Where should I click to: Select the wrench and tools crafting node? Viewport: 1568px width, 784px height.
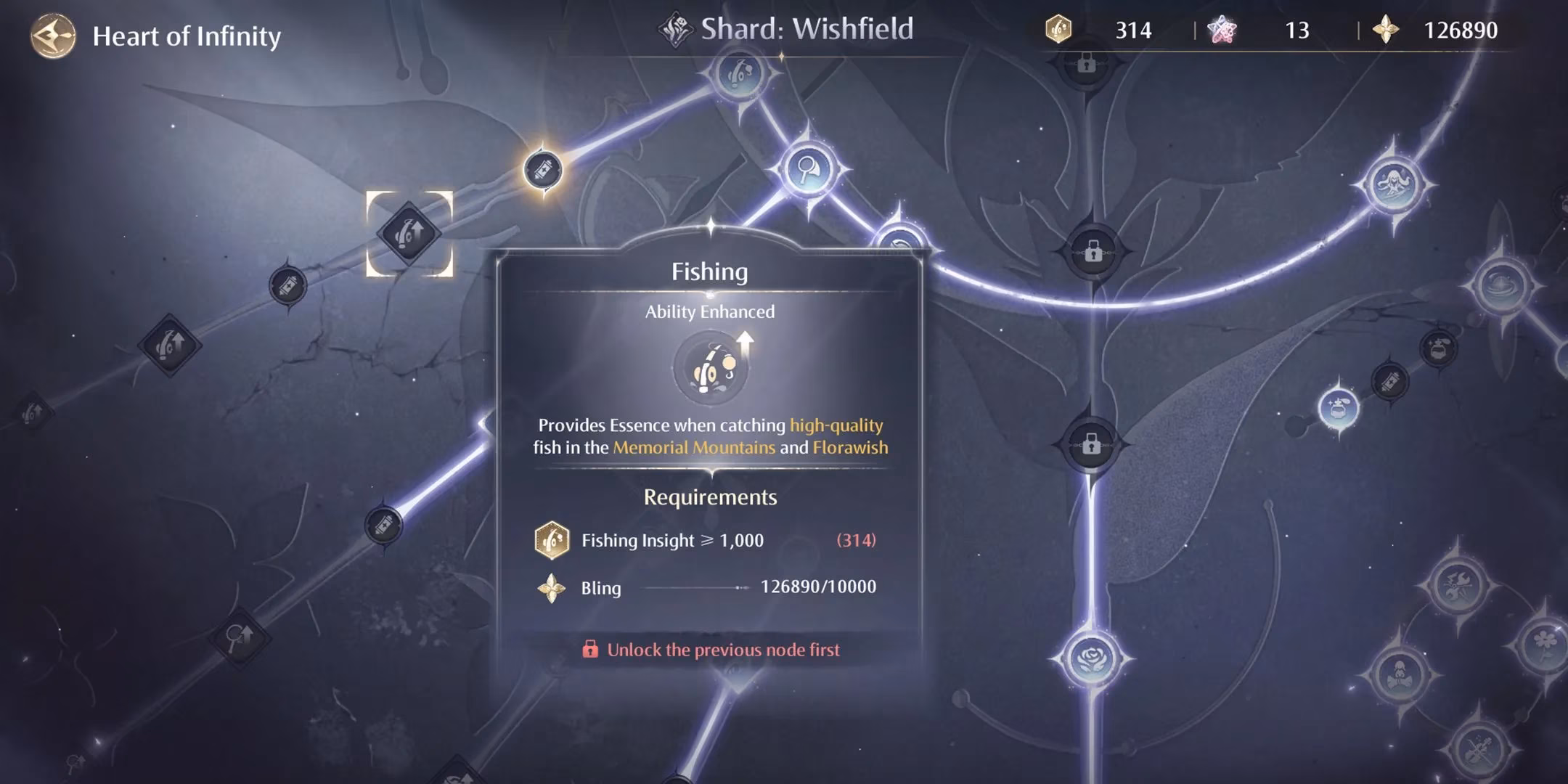click(1458, 585)
